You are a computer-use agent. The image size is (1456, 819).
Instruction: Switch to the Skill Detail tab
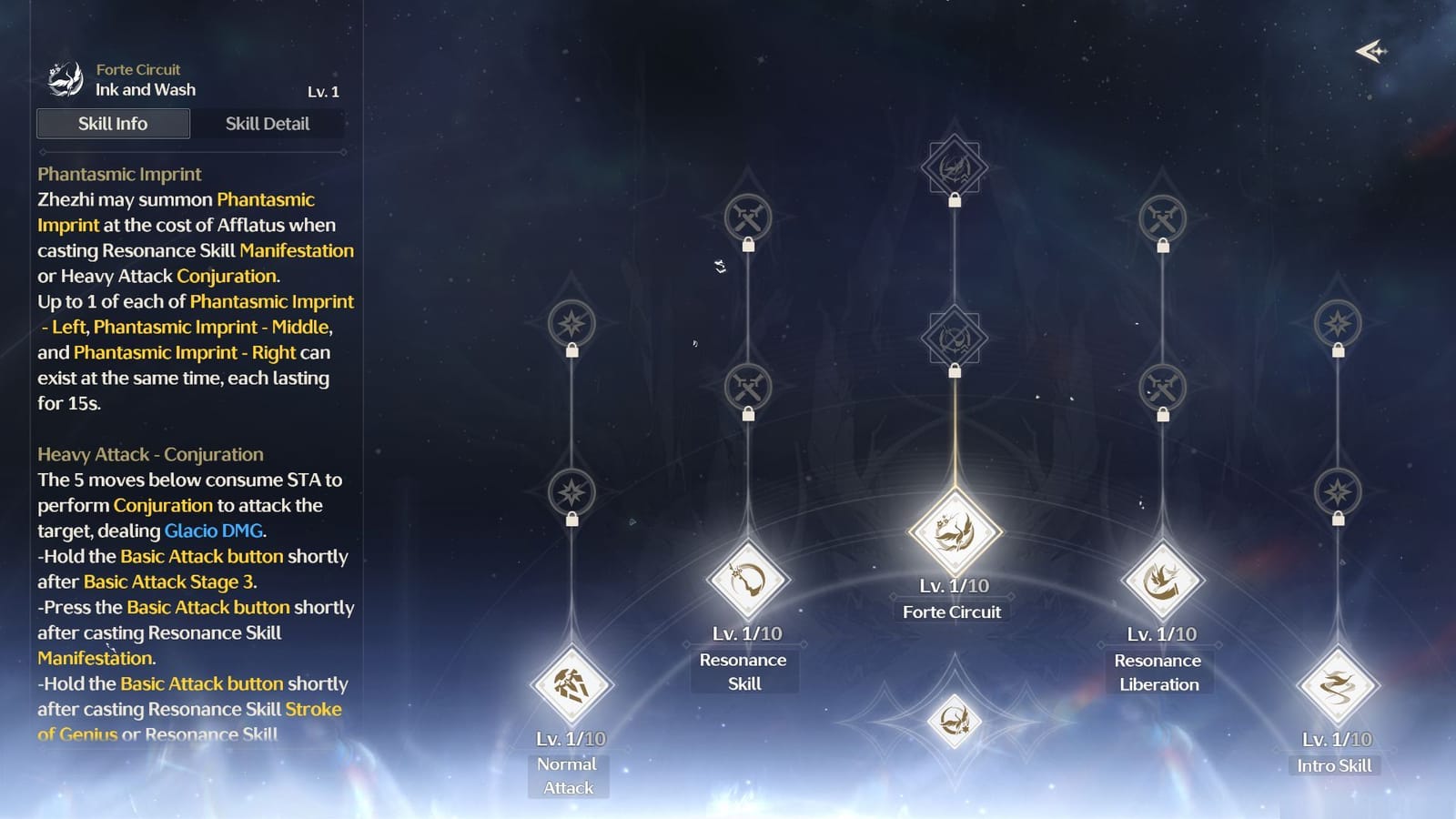[268, 124]
